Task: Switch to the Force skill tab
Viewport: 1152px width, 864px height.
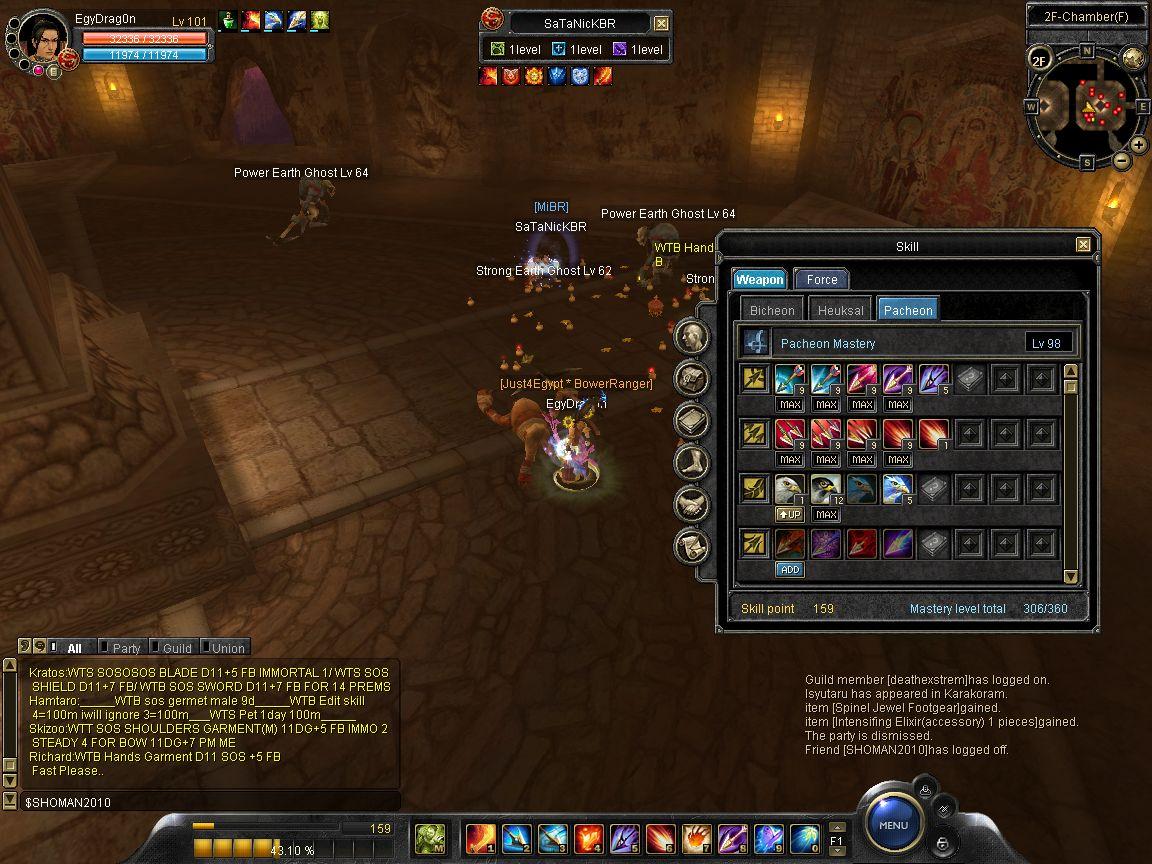Action: click(821, 280)
